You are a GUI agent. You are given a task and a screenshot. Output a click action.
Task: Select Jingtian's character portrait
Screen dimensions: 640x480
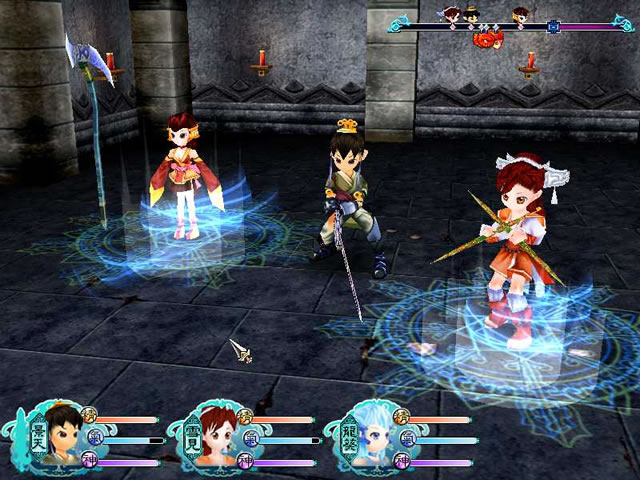(60, 438)
